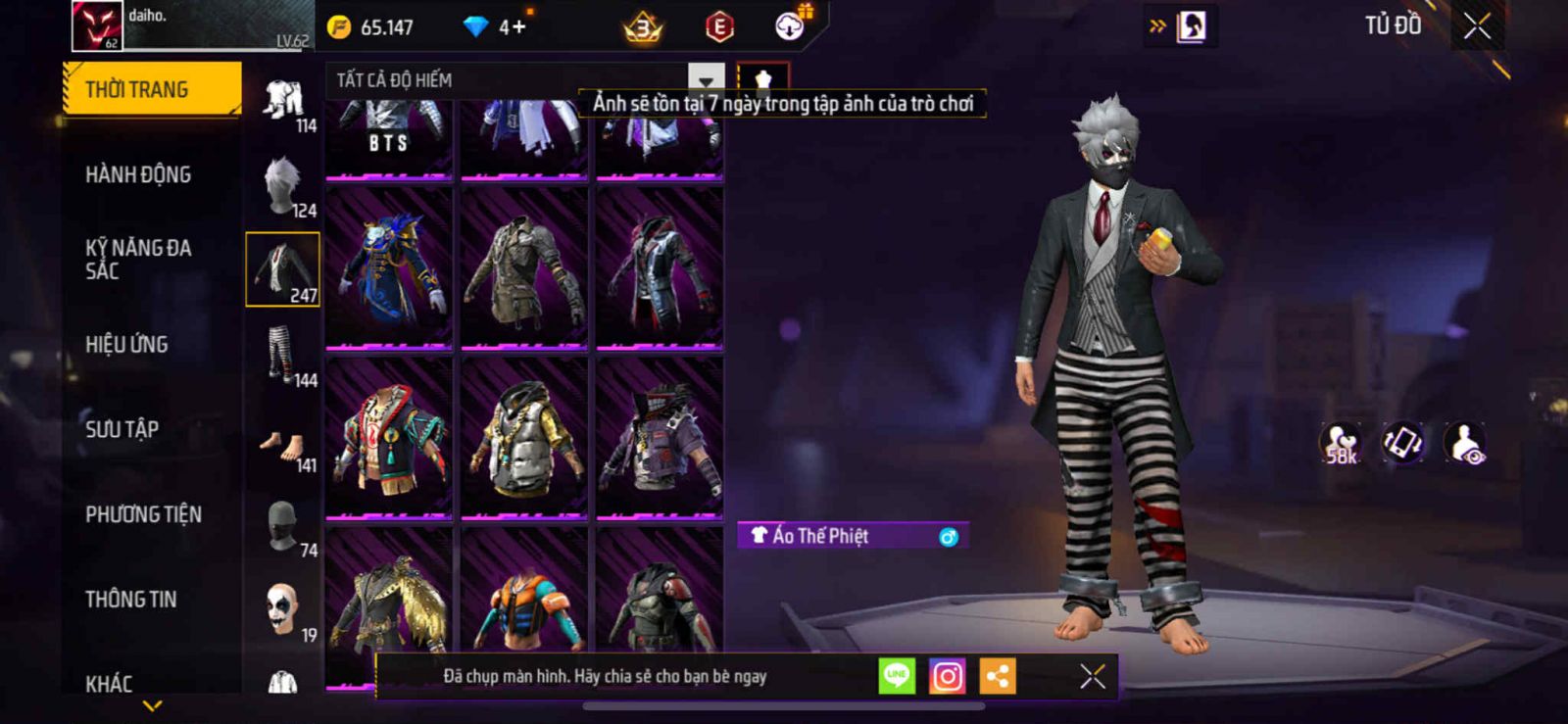Select the hairstyle category with 124 items
Viewport: 1568px width, 724px height.
tap(283, 184)
